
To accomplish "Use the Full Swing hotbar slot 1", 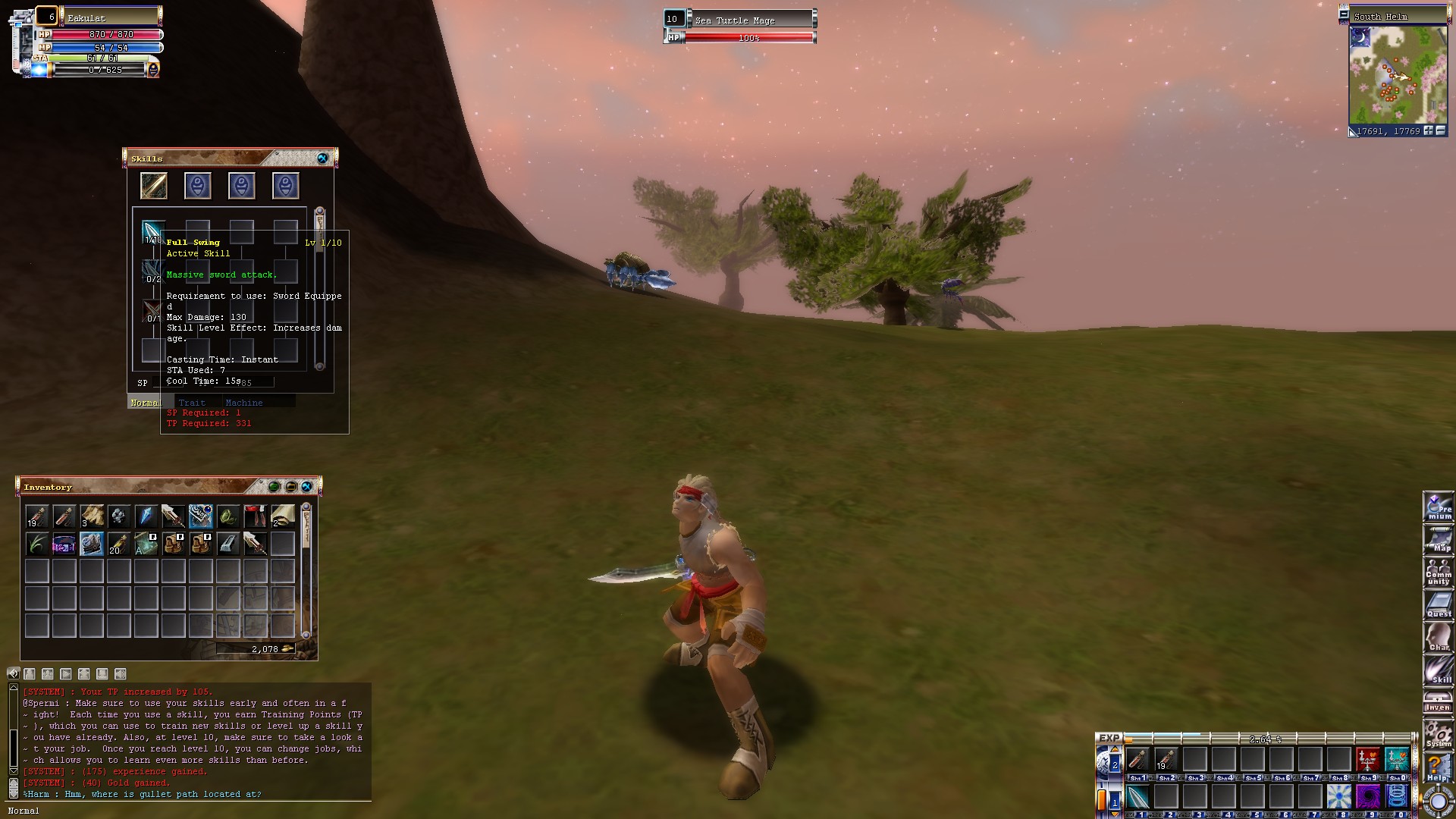I will tap(1137, 797).
